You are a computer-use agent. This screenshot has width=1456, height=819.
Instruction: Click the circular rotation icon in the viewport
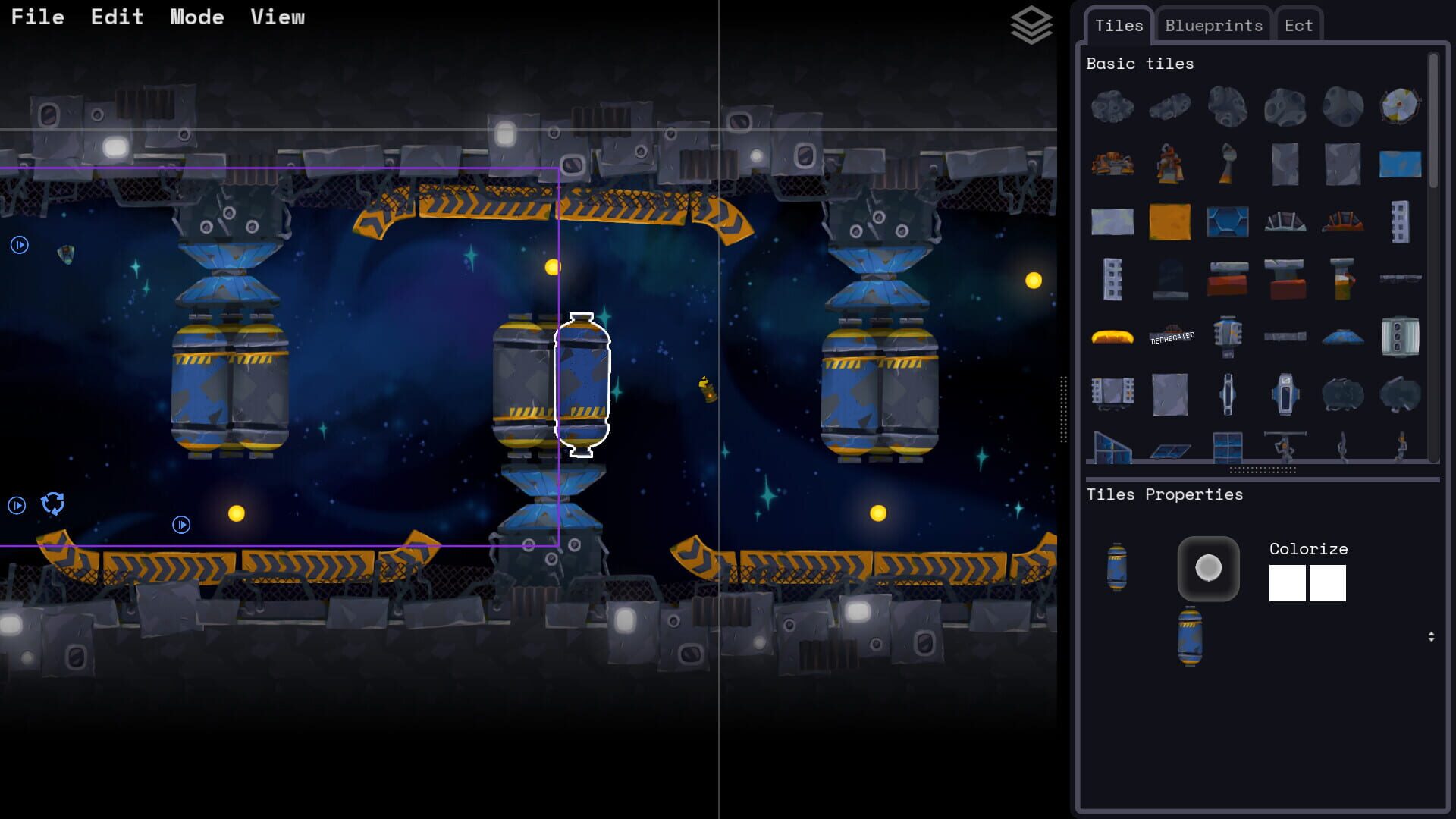click(52, 503)
